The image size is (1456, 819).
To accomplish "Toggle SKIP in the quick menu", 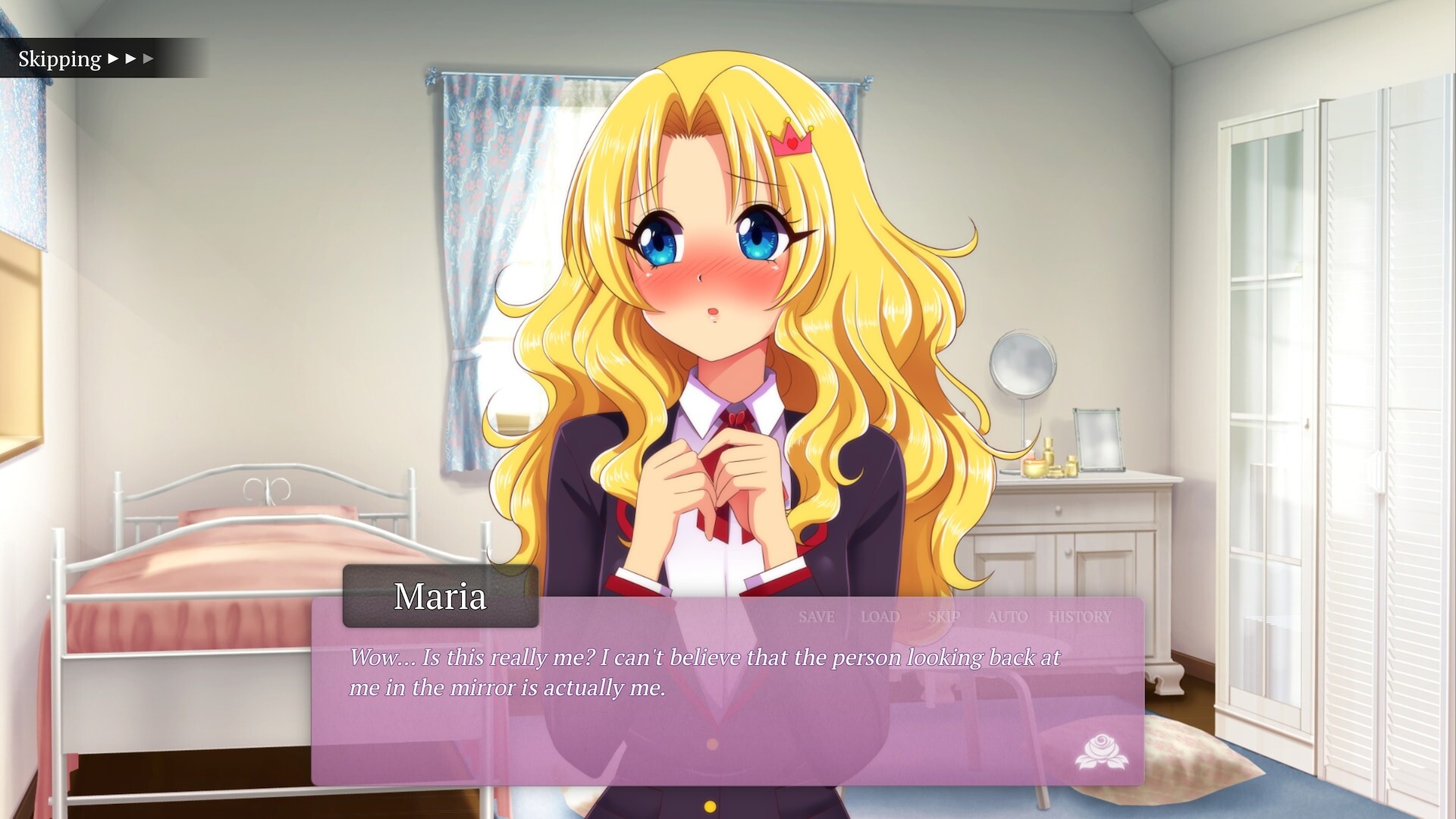I will (943, 617).
